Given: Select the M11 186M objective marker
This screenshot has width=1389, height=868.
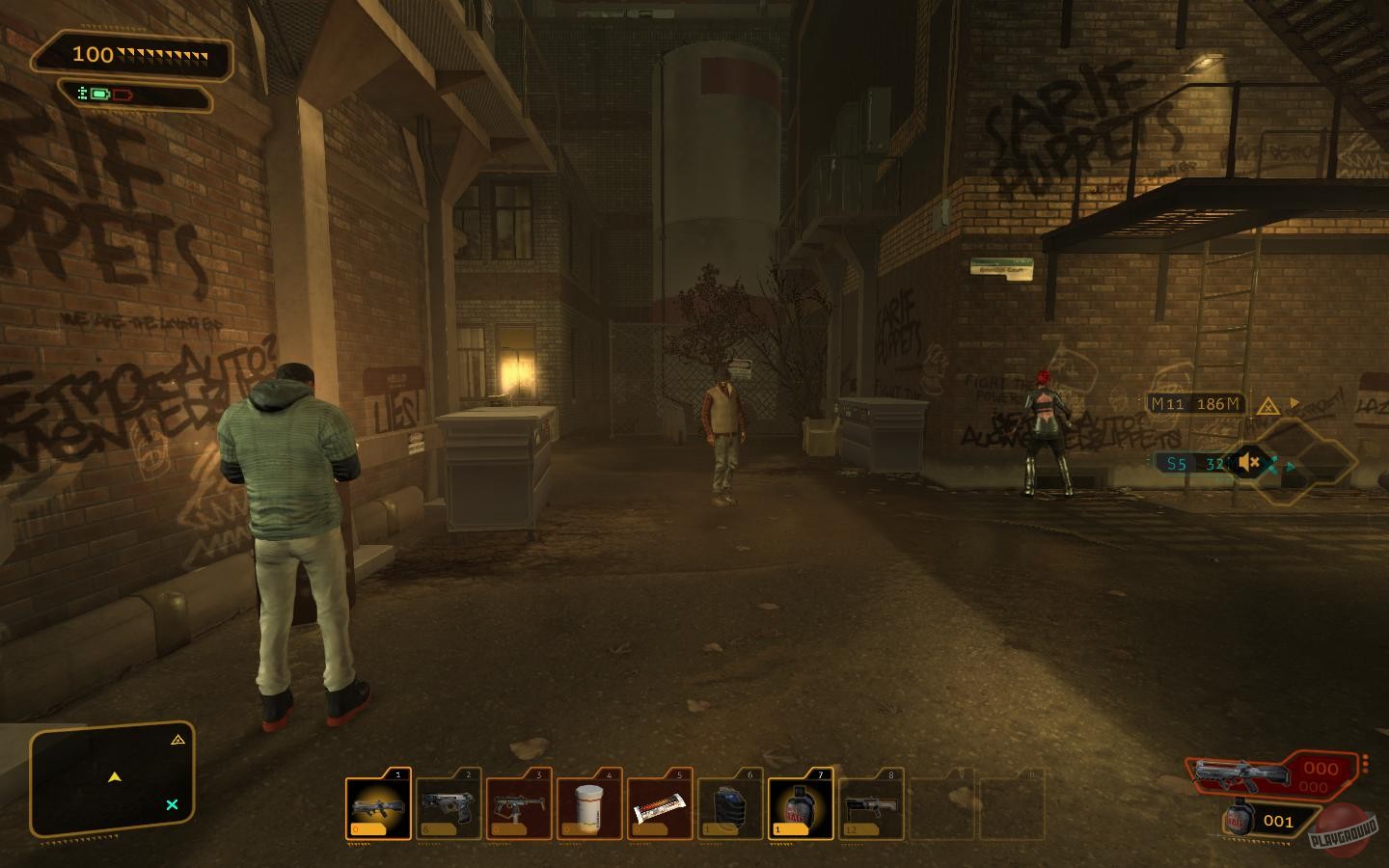Looking at the screenshot, I should [1194, 403].
